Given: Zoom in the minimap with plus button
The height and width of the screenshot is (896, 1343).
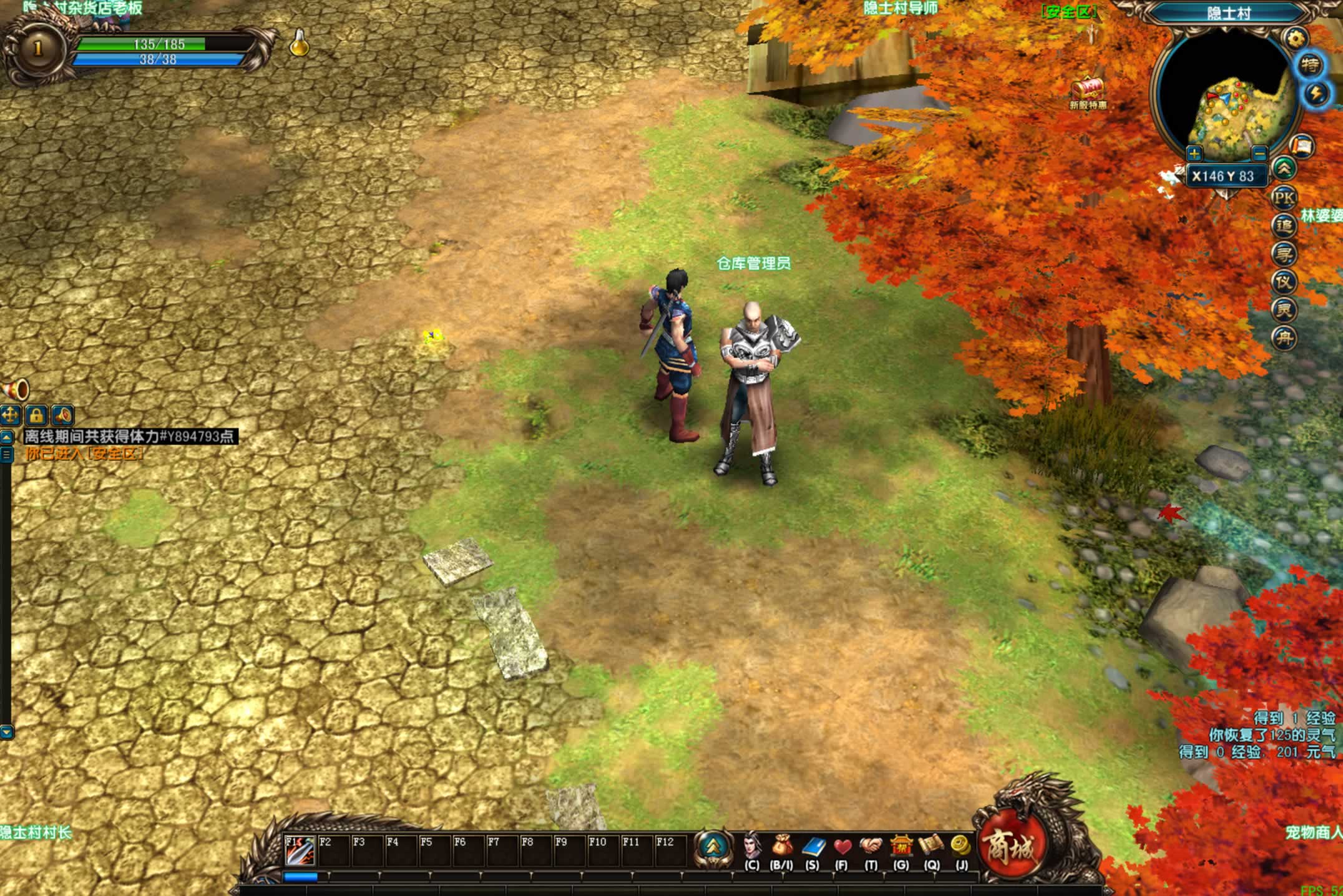Looking at the screenshot, I should [1194, 153].
